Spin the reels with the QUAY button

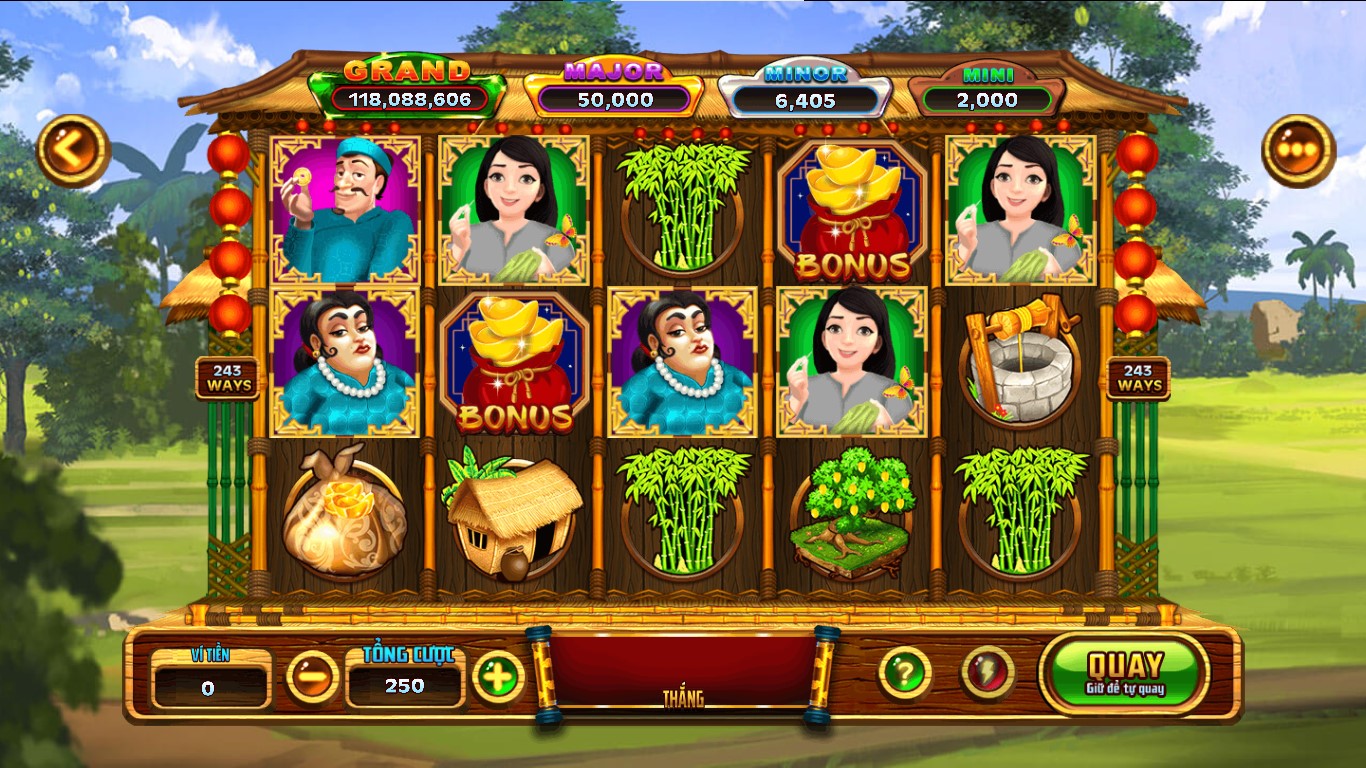point(1124,673)
